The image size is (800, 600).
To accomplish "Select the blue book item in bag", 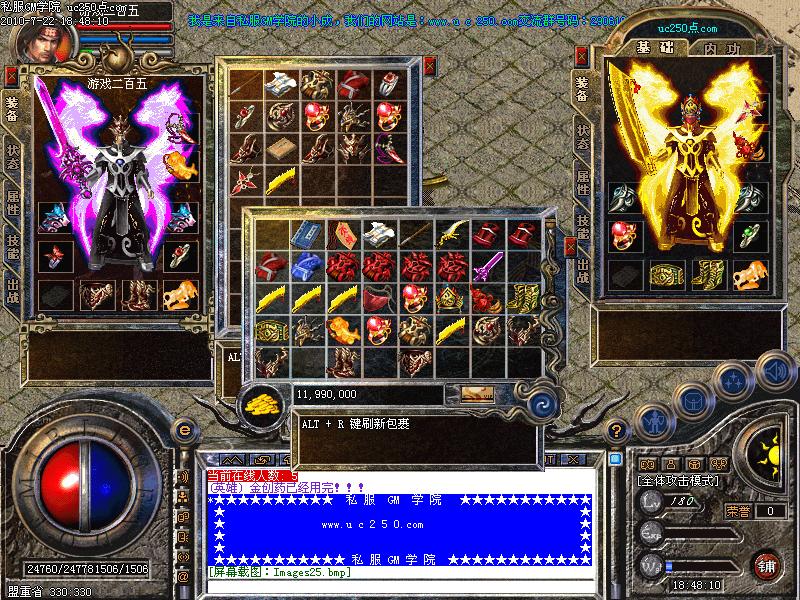I will tap(304, 234).
